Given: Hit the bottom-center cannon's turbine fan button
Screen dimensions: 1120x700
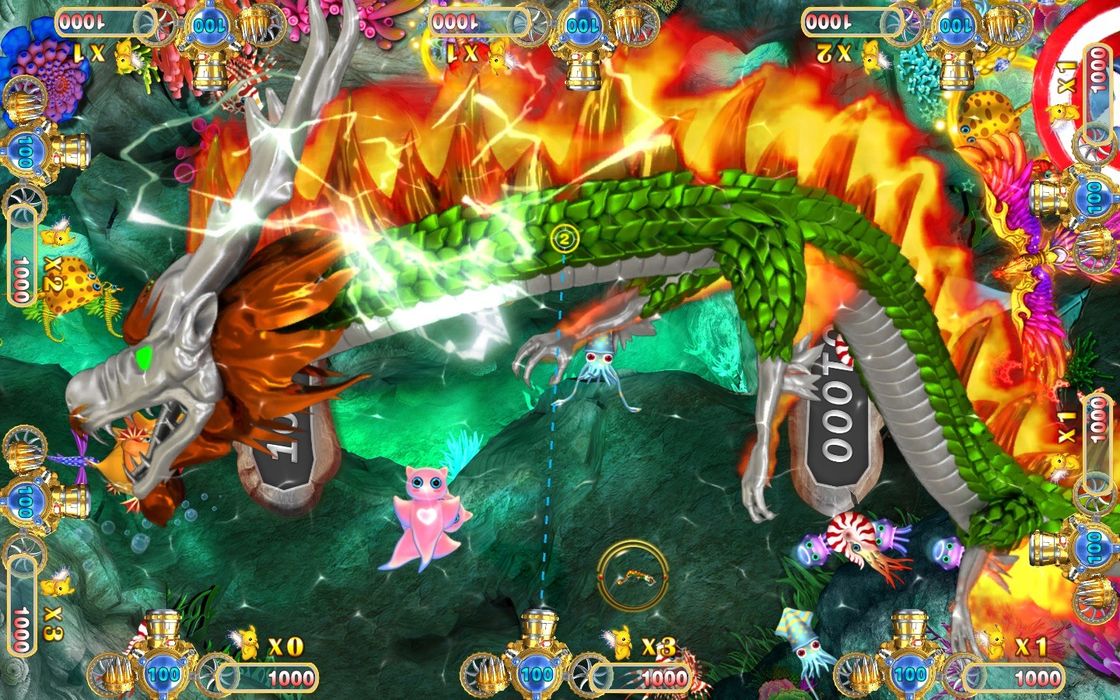Looking at the screenshot, I should 590,673.
